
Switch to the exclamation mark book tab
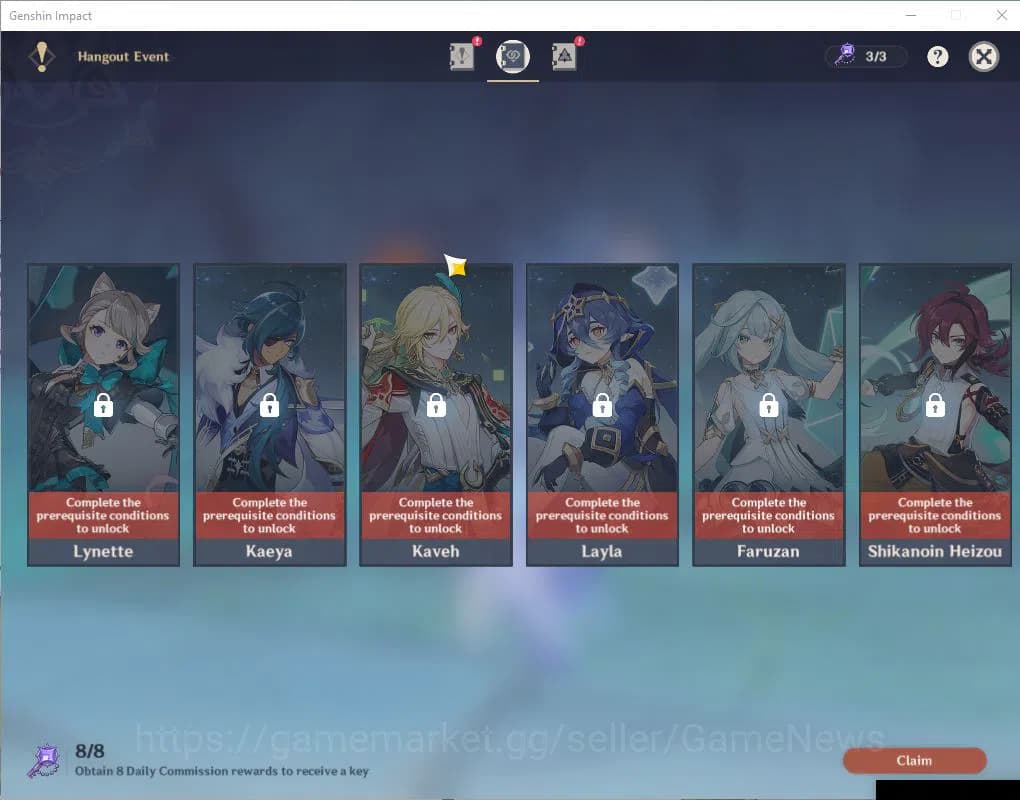tap(462, 58)
